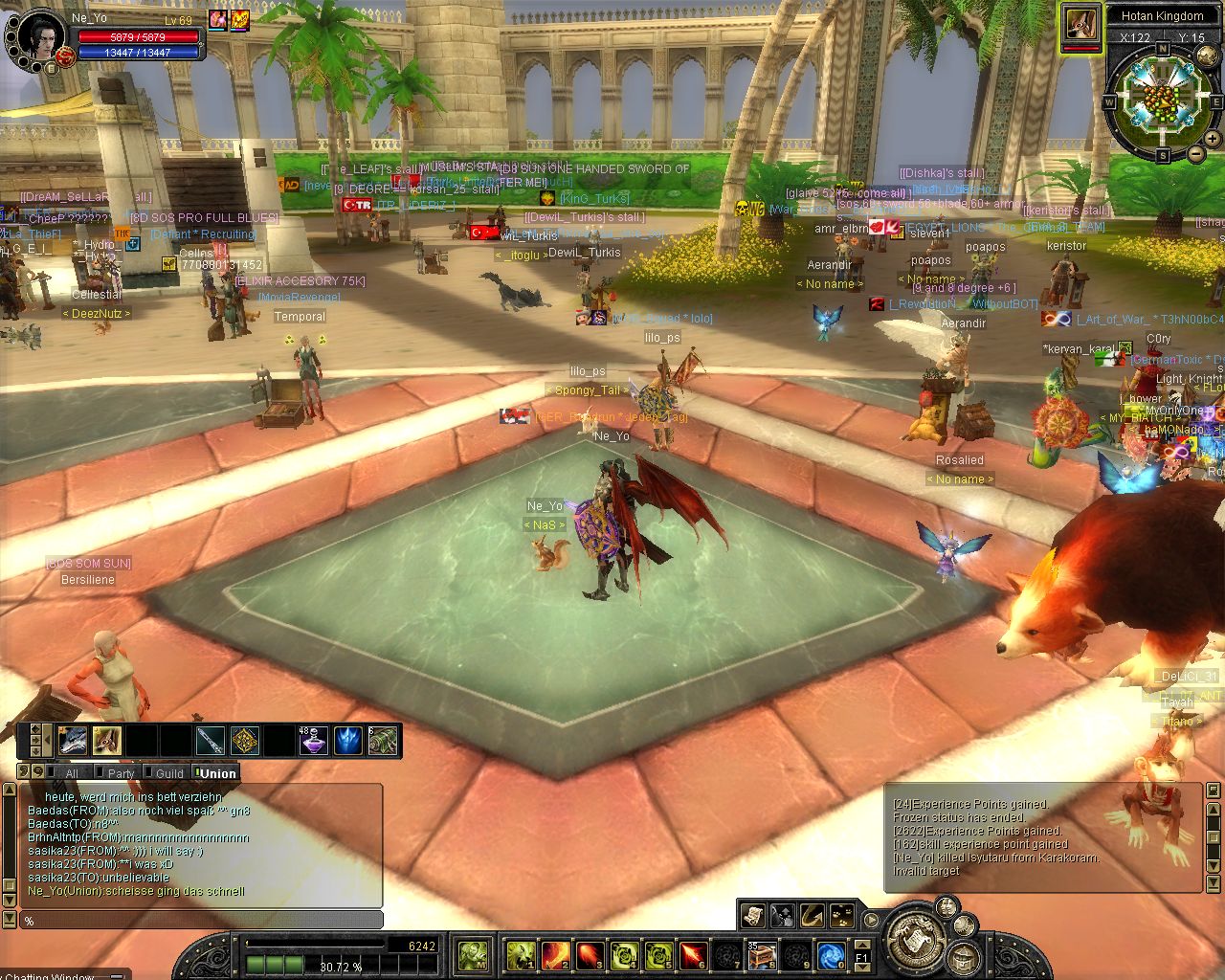1225x980 pixels.
Task: Switch hotbar page with F1 up arrow
Action: pos(862,947)
